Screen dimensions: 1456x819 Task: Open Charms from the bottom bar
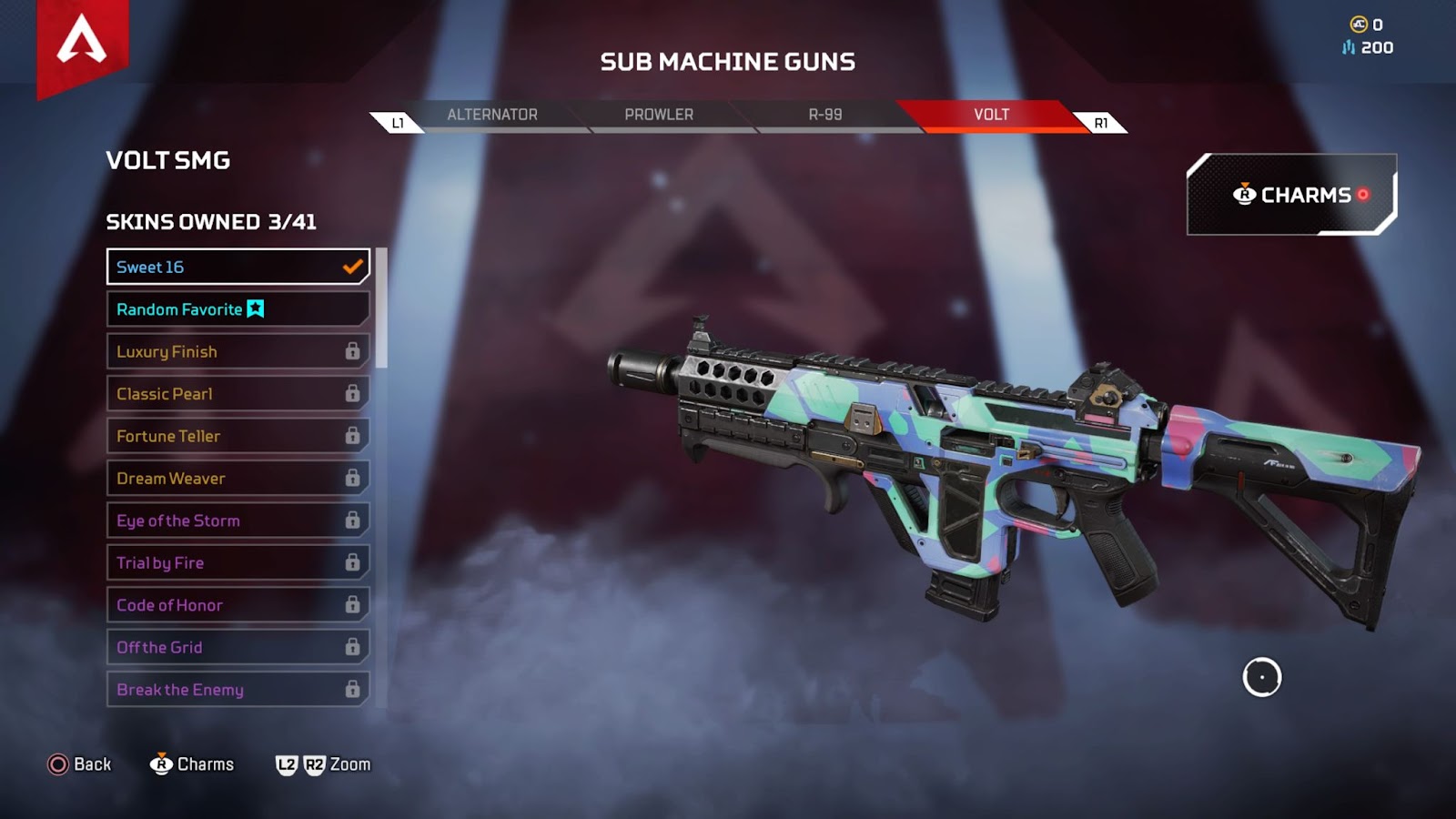click(x=192, y=764)
